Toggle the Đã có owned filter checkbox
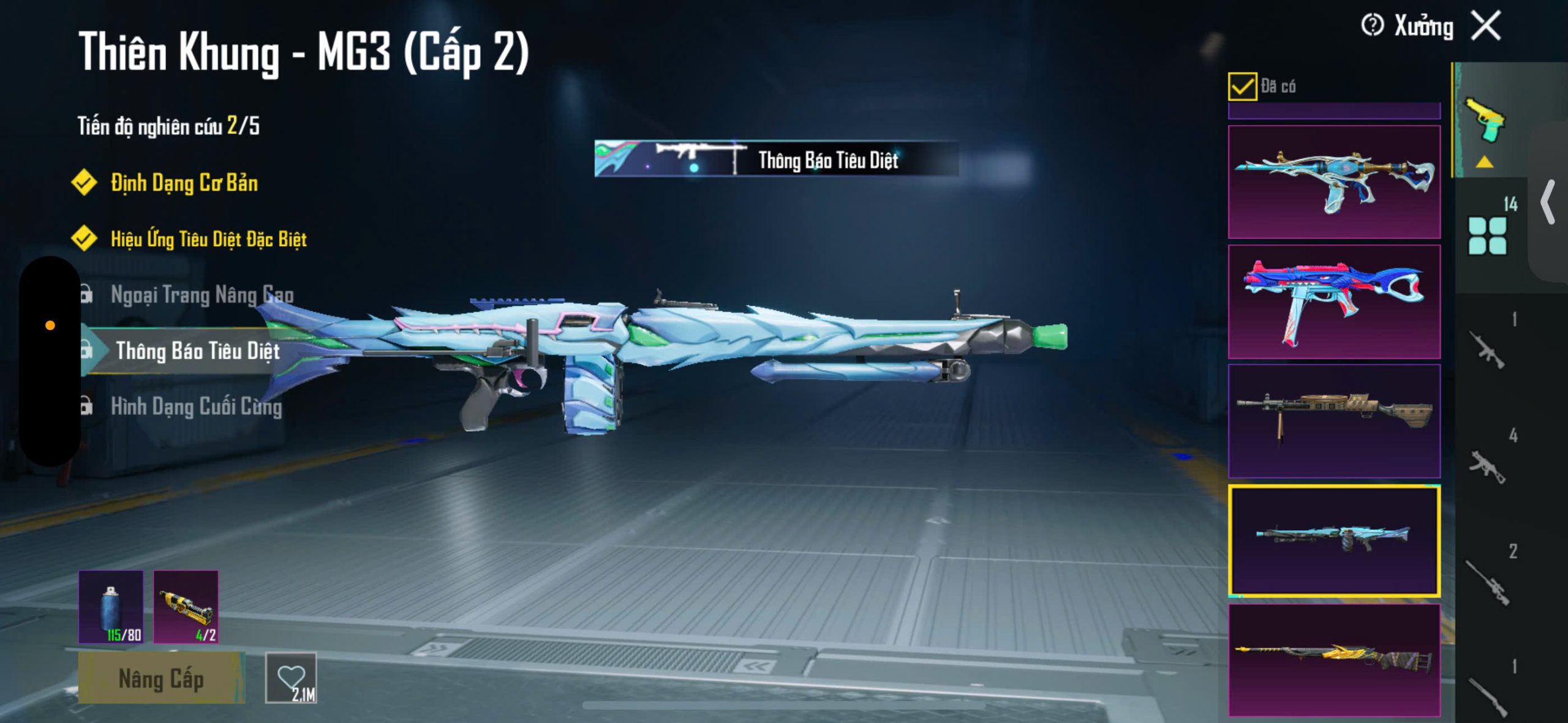1568x723 pixels. pos(1242,86)
